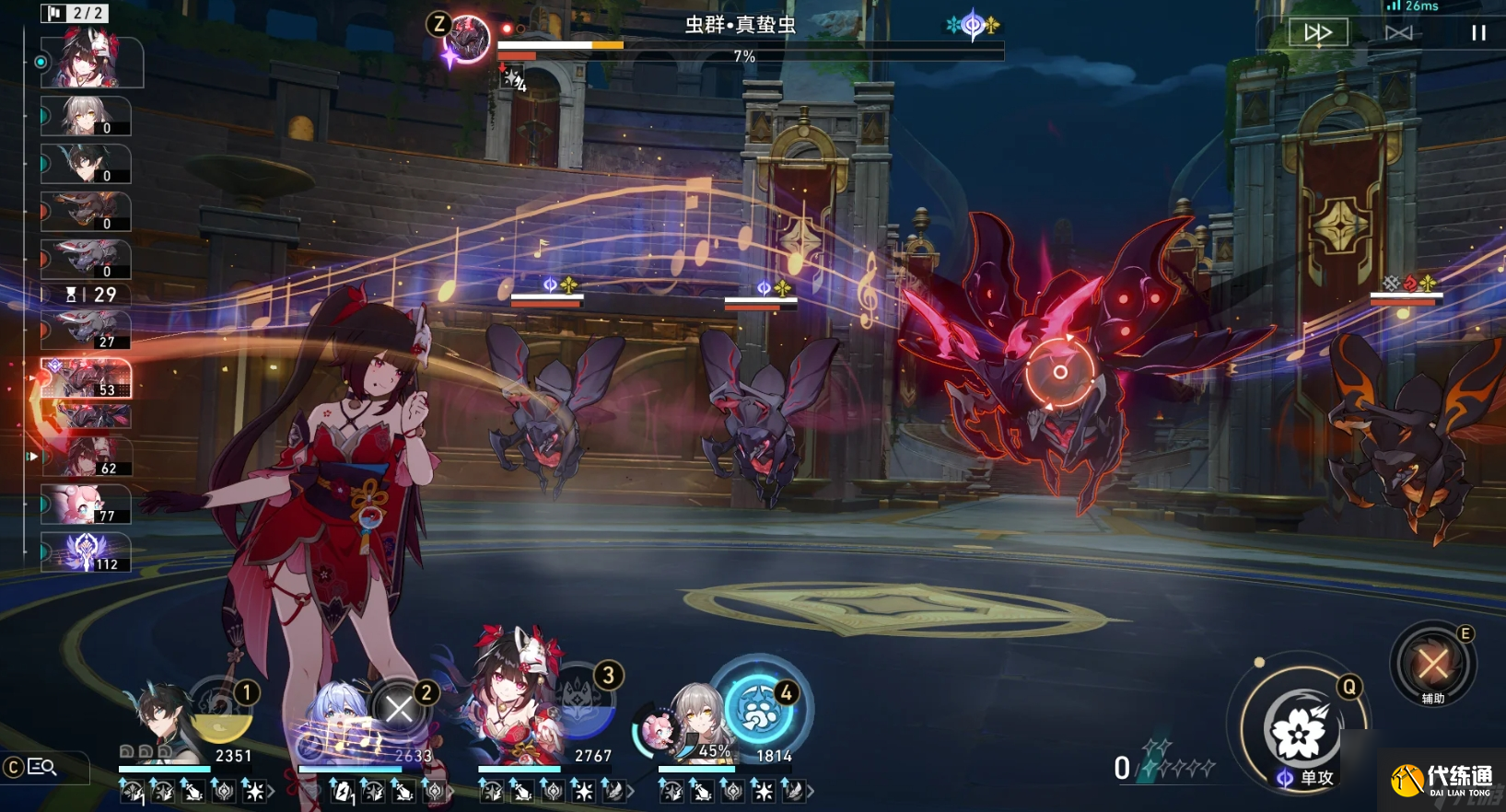Click the crossed-out ultimate numbered 2
This screenshot has height=812, width=1506.
coord(400,709)
